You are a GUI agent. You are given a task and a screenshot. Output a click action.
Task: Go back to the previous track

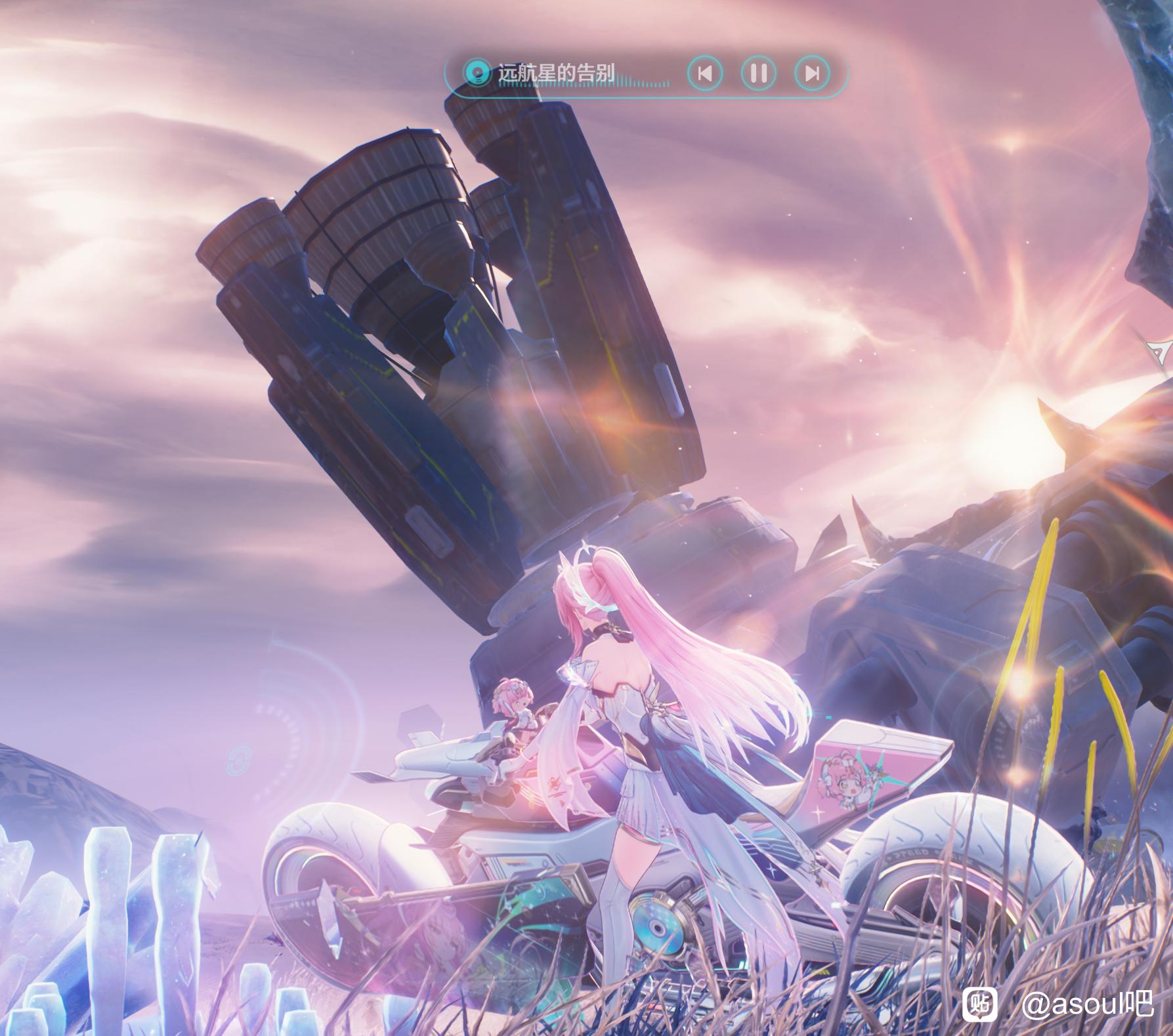(x=705, y=73)
